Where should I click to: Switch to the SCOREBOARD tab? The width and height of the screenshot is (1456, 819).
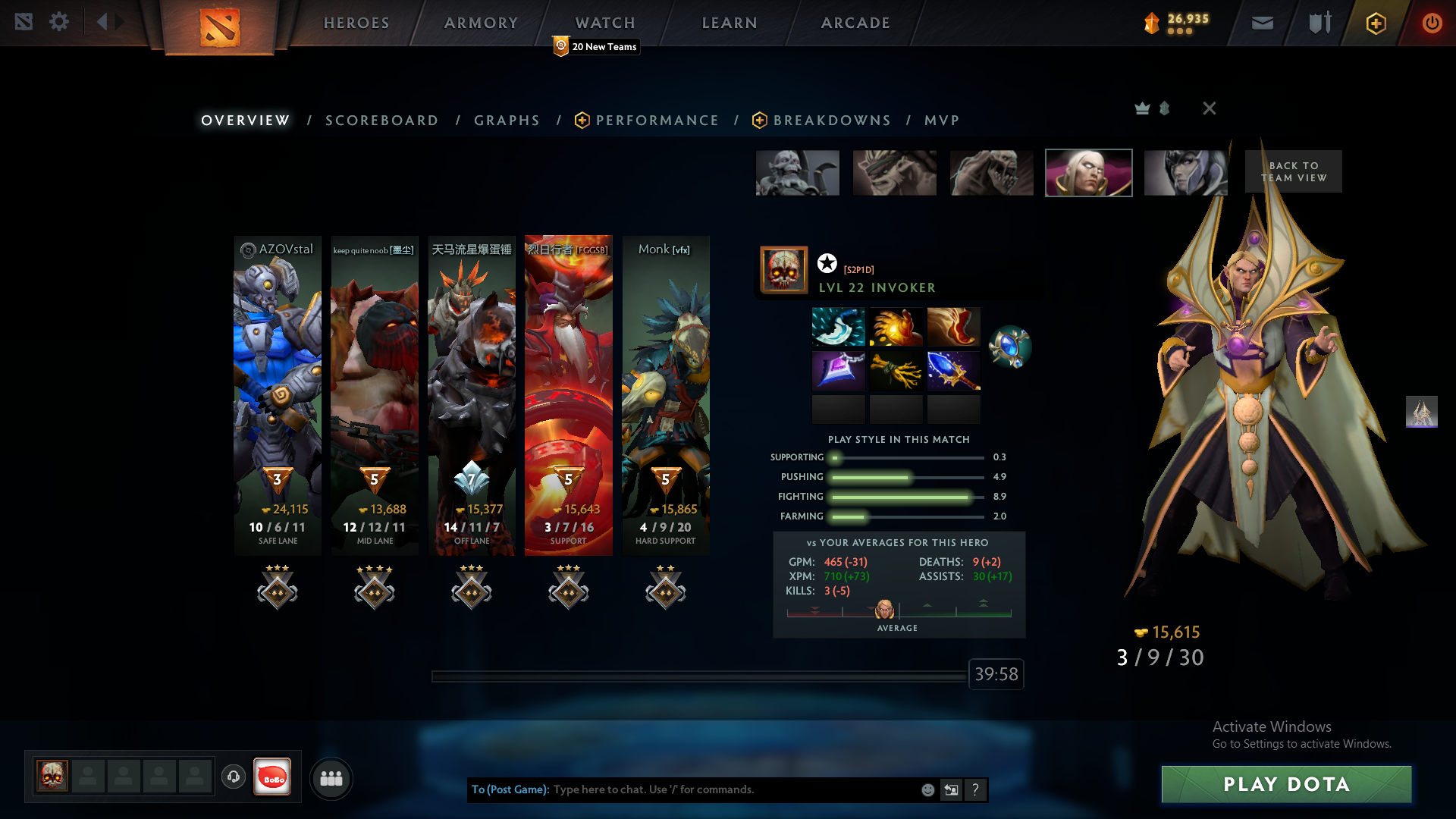(x=382, y=120)
